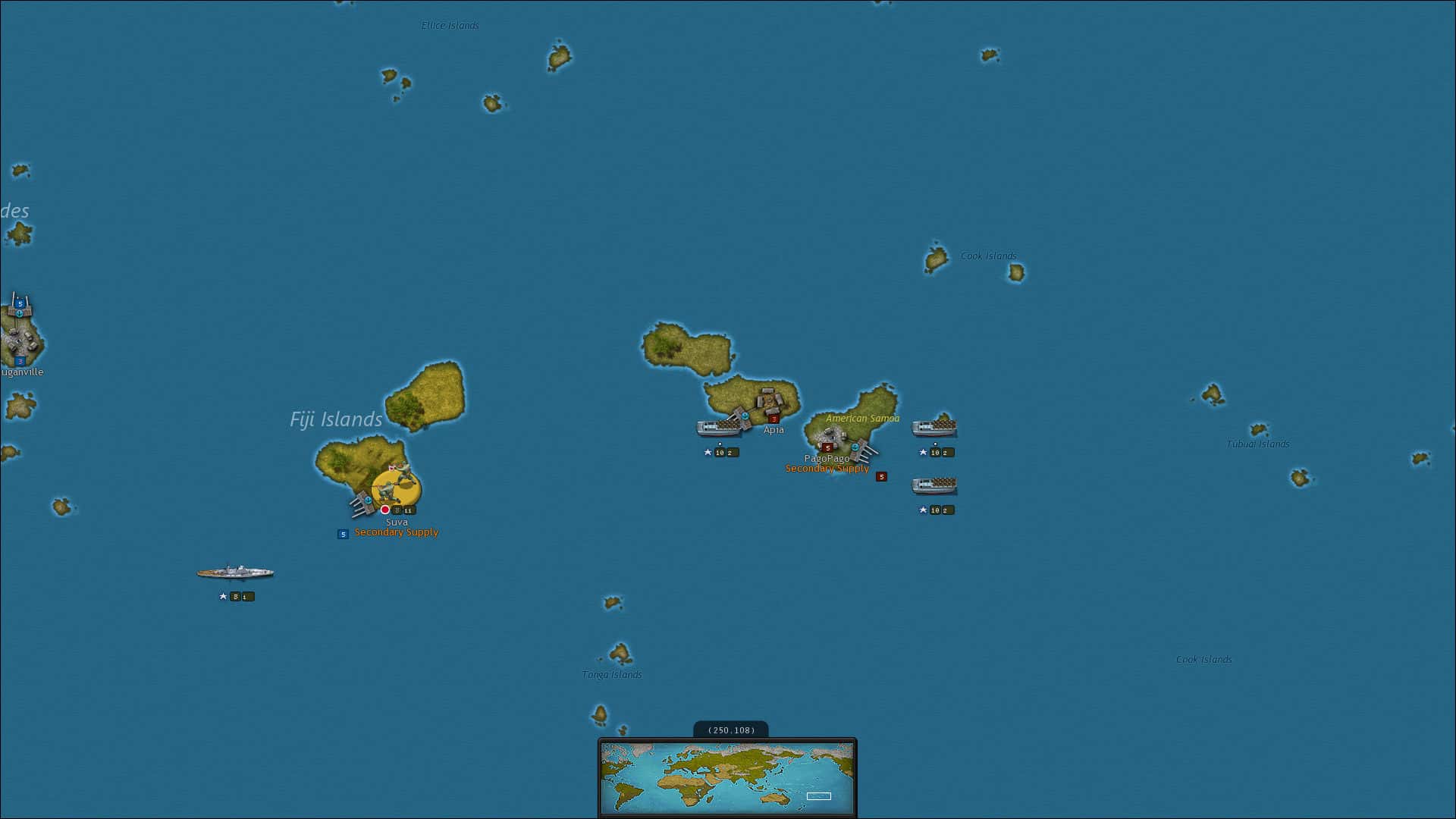The height and width of the screenshot is (819, 1456).
Task: Select the HQ unit on the Apia island
Action: 769,400
